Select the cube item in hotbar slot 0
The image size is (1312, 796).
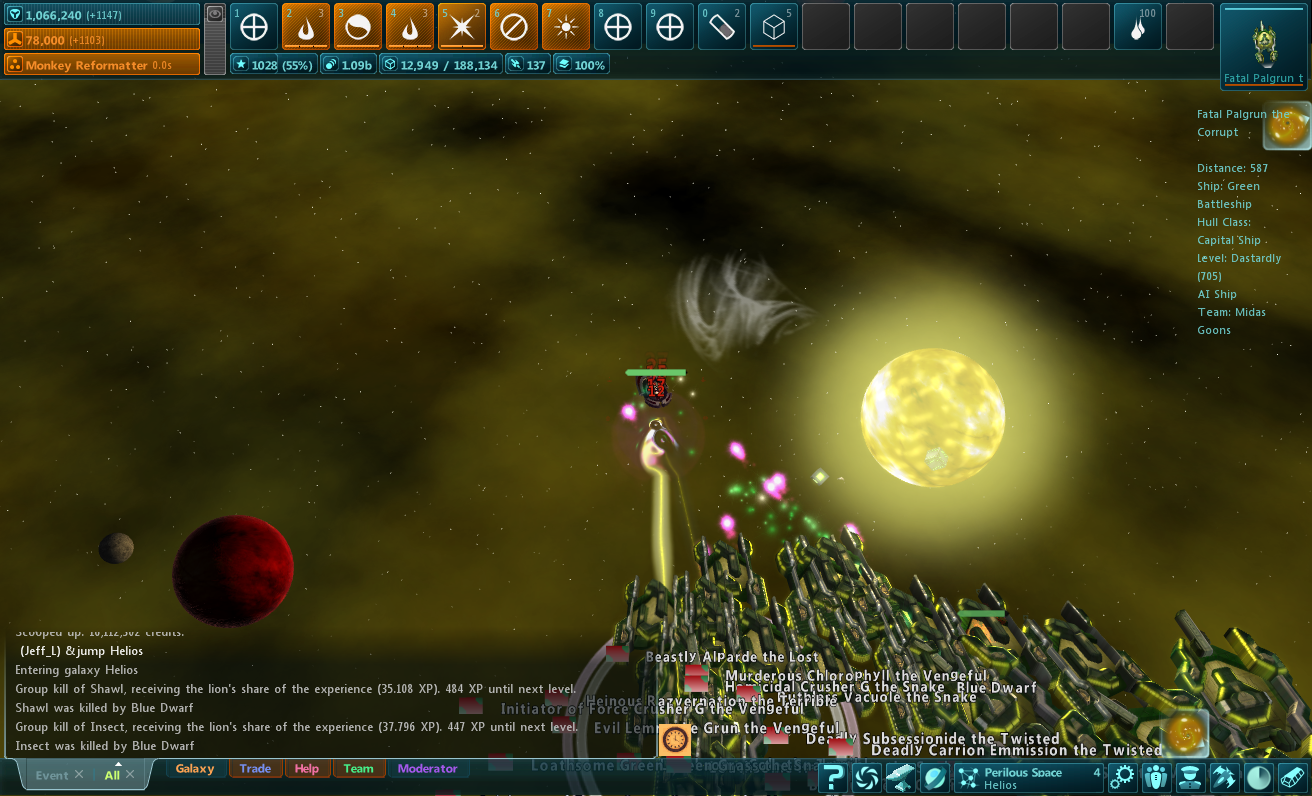pyautogui.click(x=774, y=27)
